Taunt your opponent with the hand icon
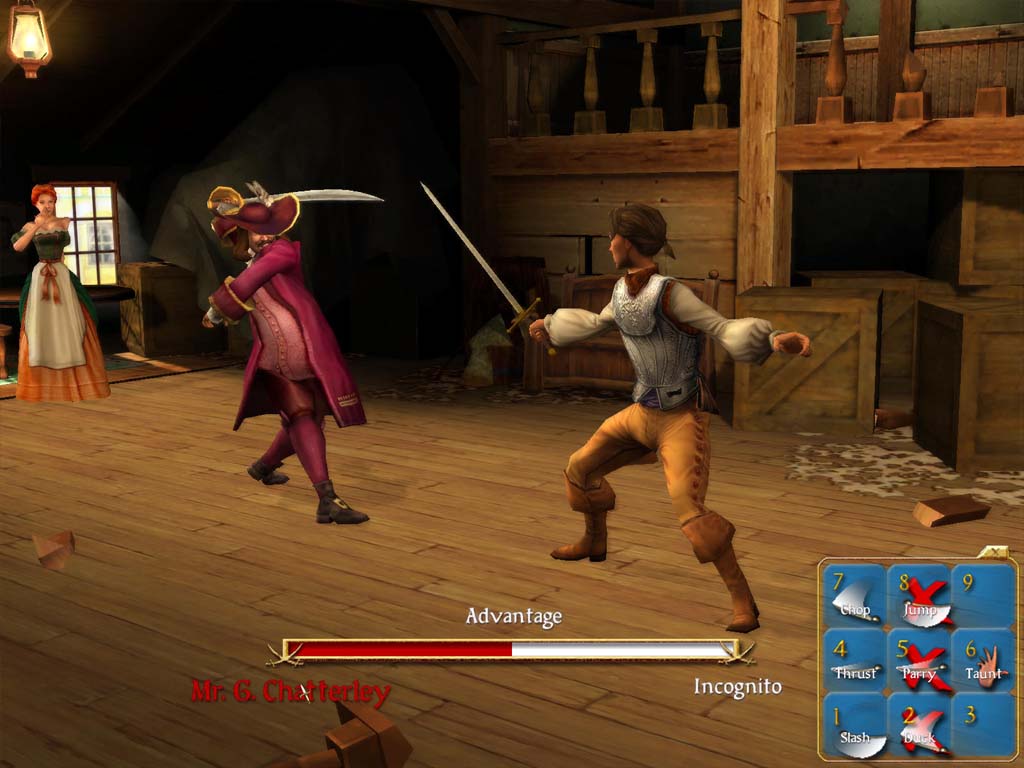 983,662
